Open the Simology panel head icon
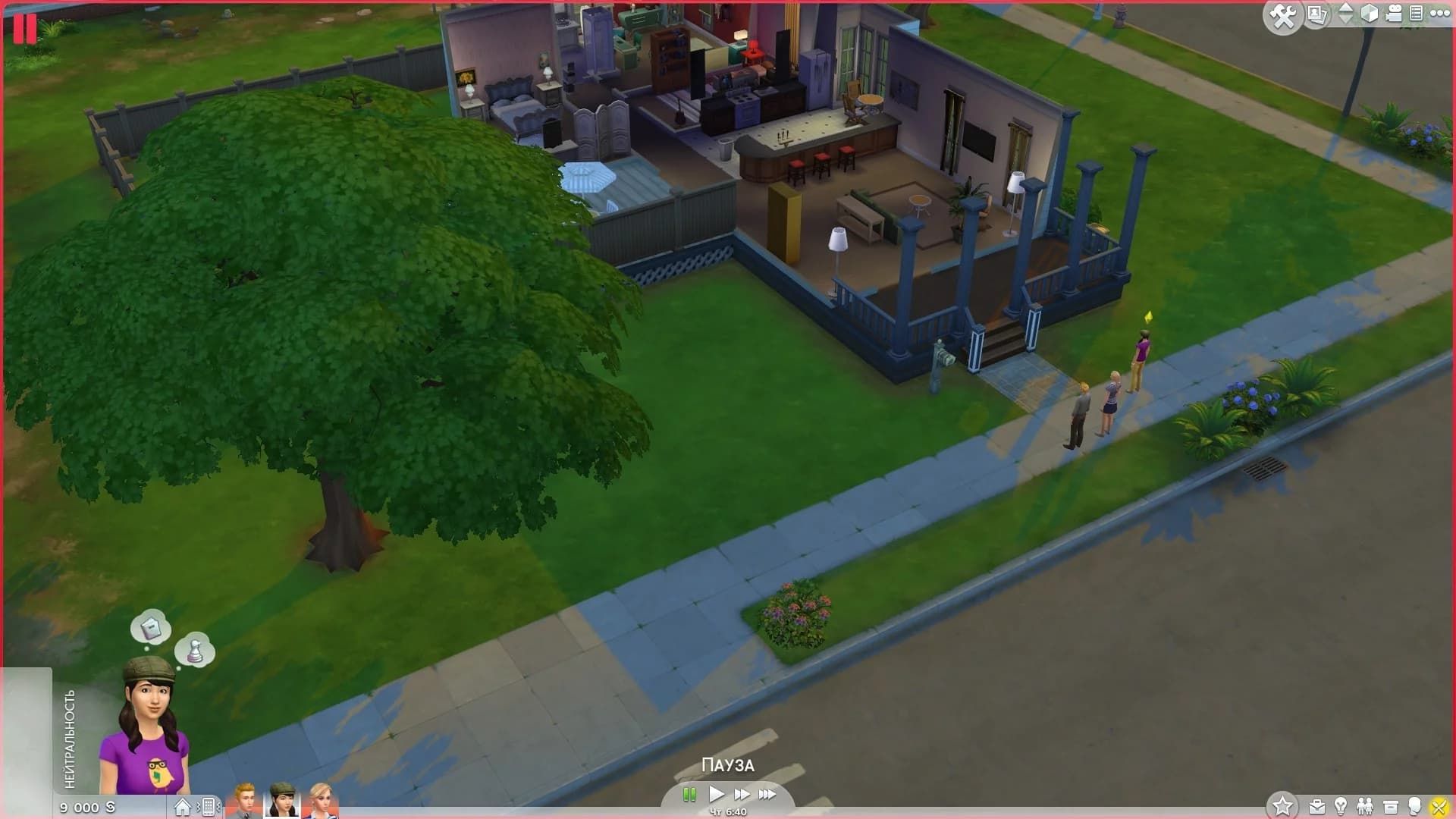The width and height of the screenshot is (1456, 819). point(1415,805)
